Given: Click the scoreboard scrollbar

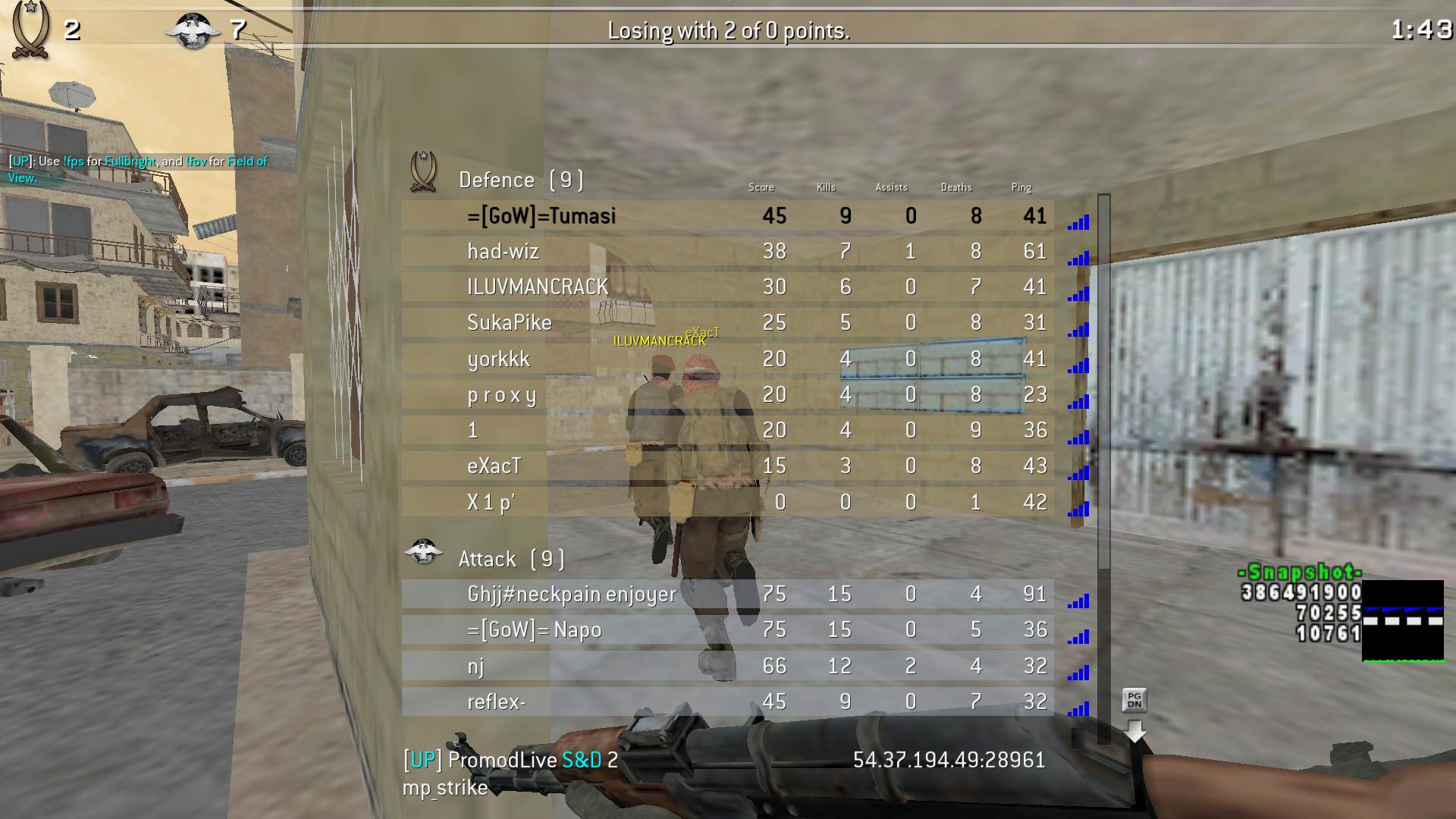Looking at the screenshot, I should (x=1104, y=379).
